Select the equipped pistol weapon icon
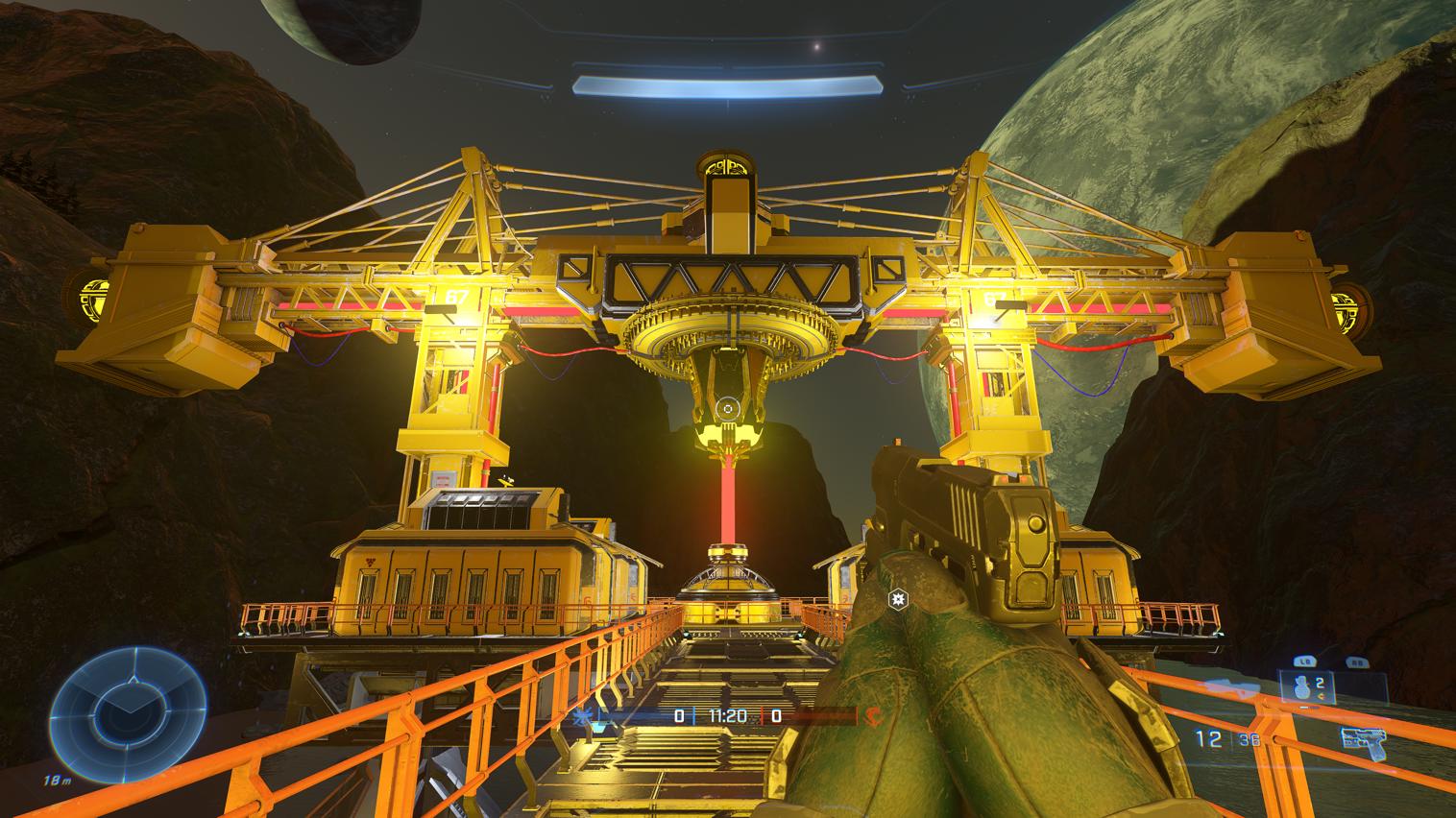 (x=1363, y=737)
